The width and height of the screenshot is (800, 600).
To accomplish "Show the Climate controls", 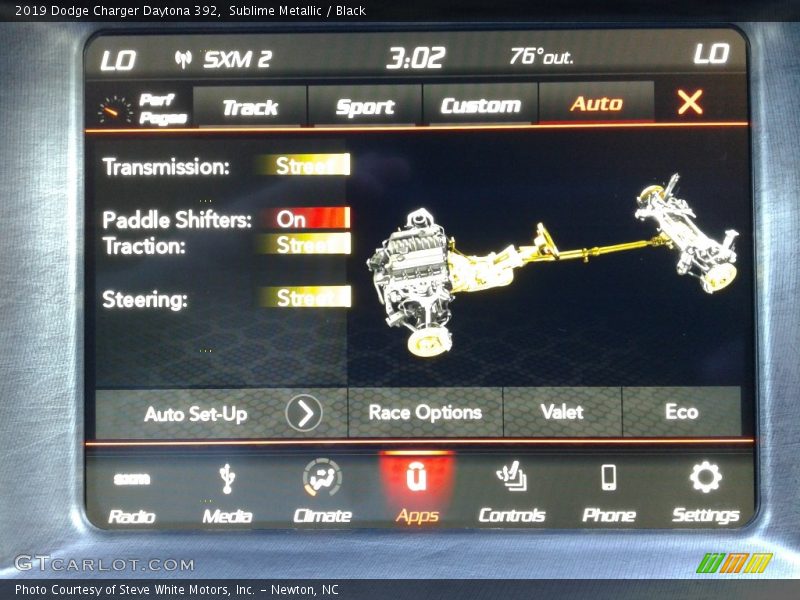I will tap(322, 494).
